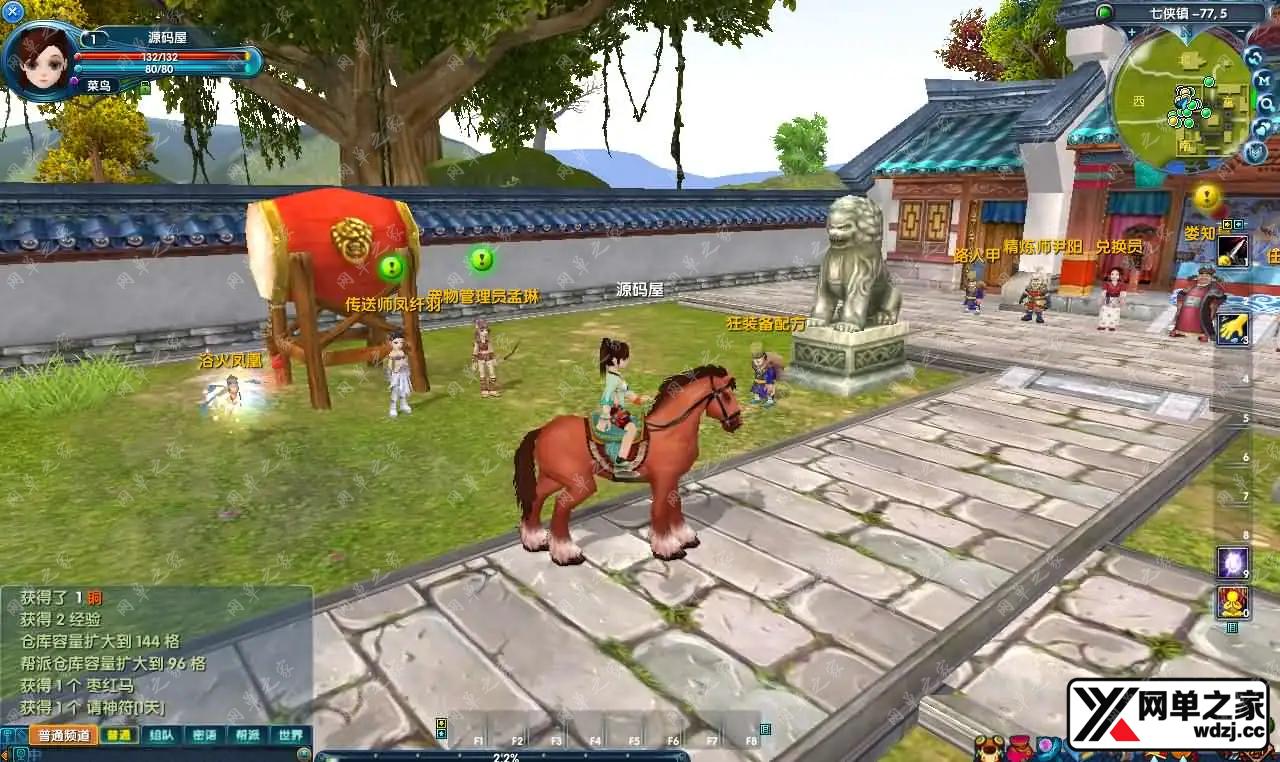1280x762 pixels.
Task: Open the world map with M button
Action: click(1264, 79)
